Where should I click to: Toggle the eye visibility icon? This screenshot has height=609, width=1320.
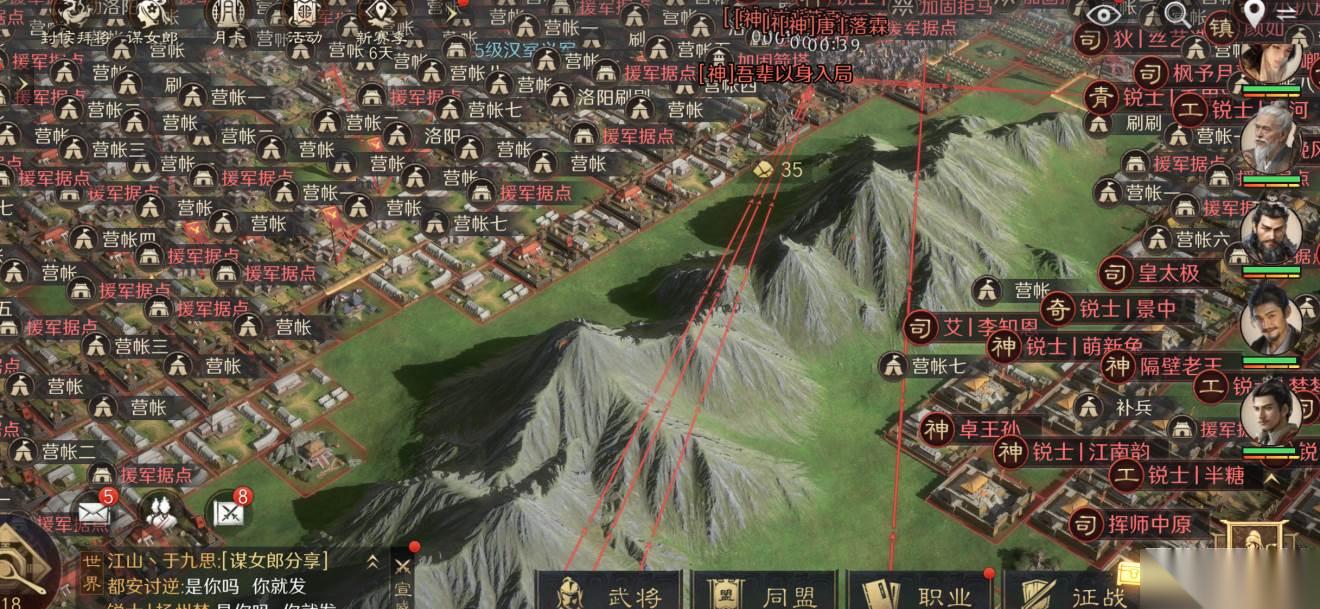(x=1104, y=14)
